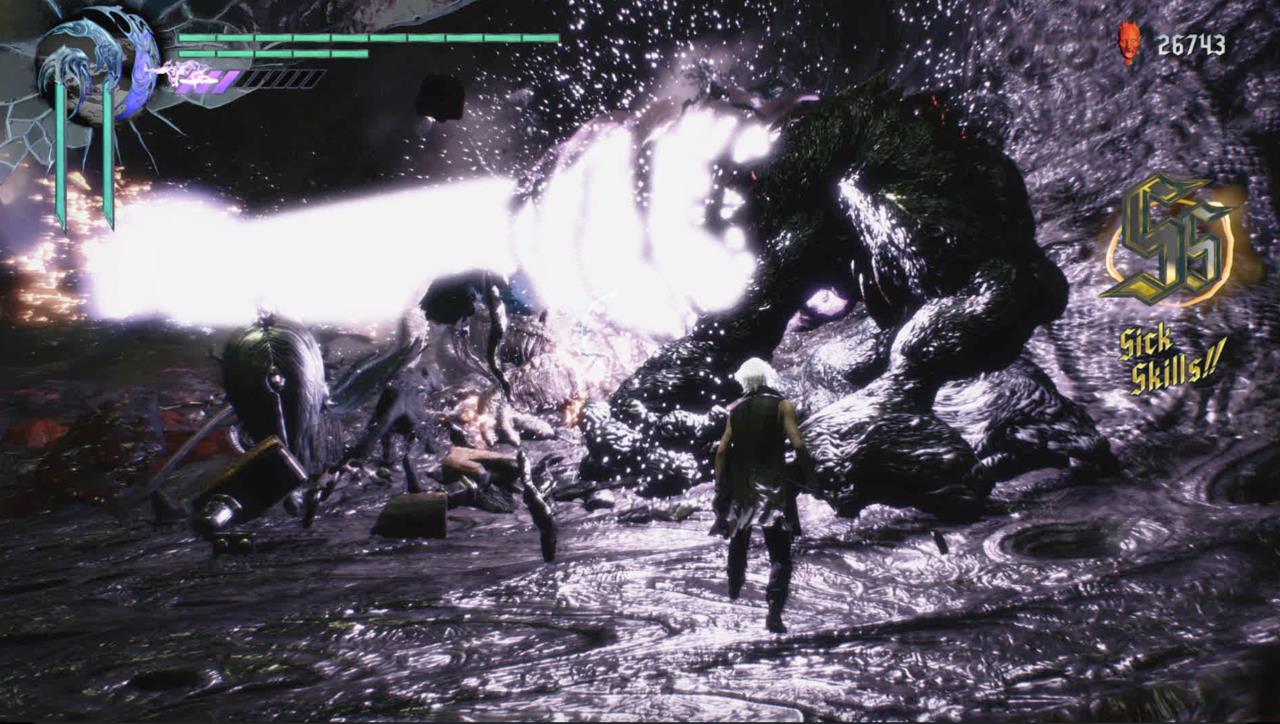Click the orb count reading 26743
The height and width of the screenshot is (724, 1280).
[1190, 42]
